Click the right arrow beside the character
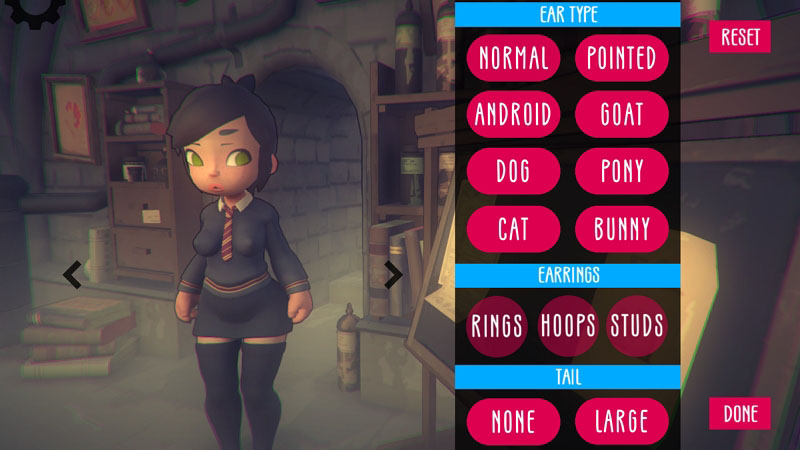 click(393, 274)
